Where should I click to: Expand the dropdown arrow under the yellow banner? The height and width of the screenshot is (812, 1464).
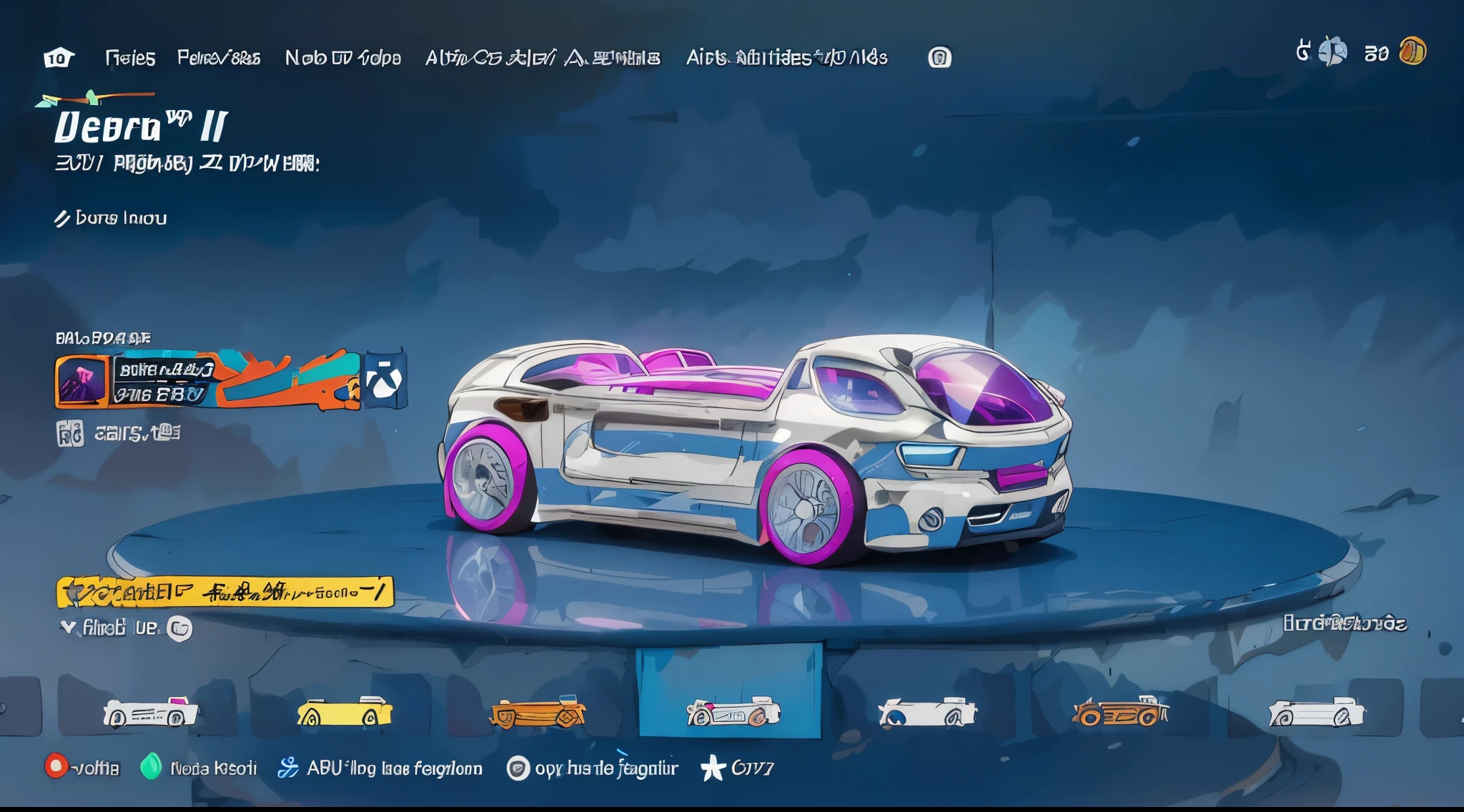(68, 628)
